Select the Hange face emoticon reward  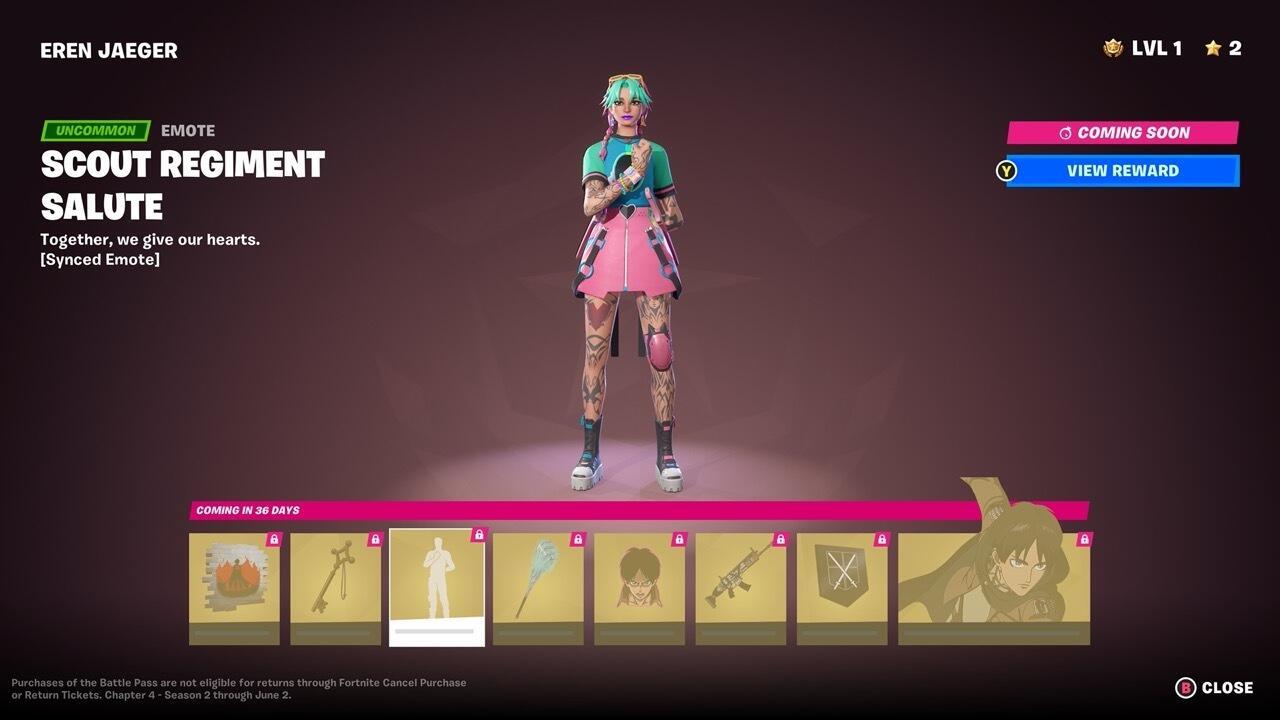click(x=640, y=585)
